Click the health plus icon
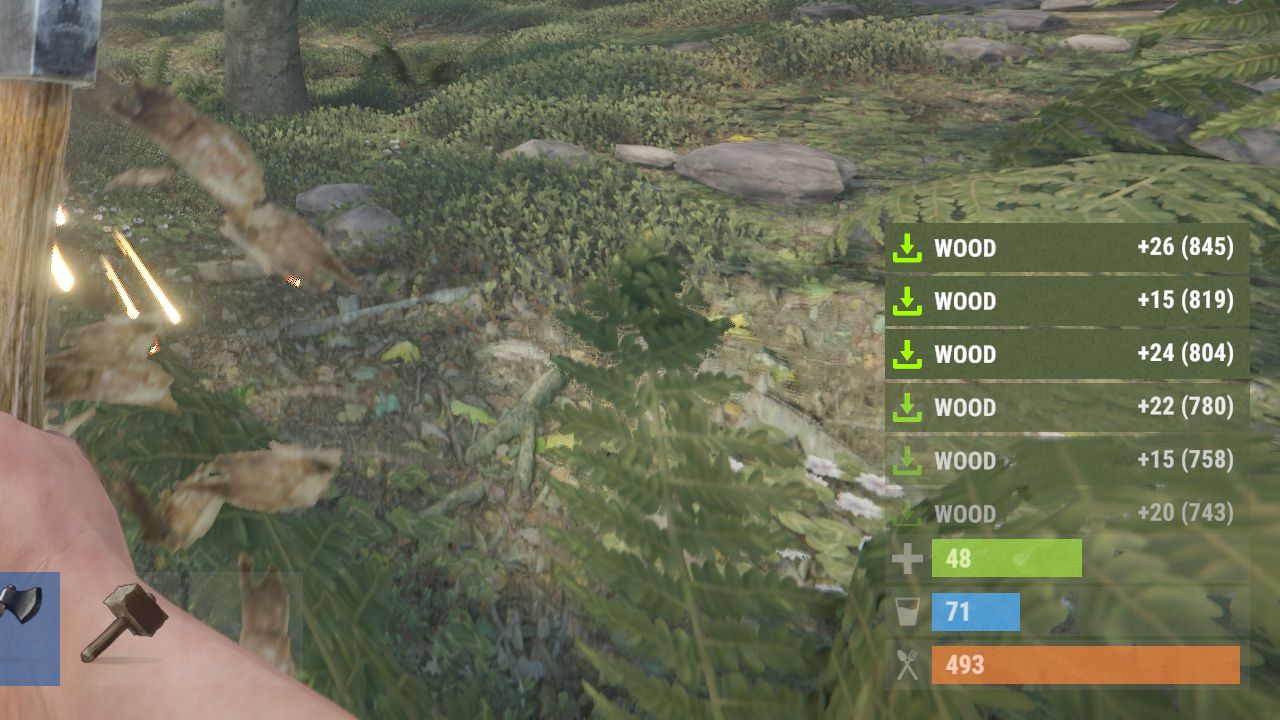Image resolution: width=1280 pixels, height=720 pixels. pyautogui.click(x=908, y=558)
